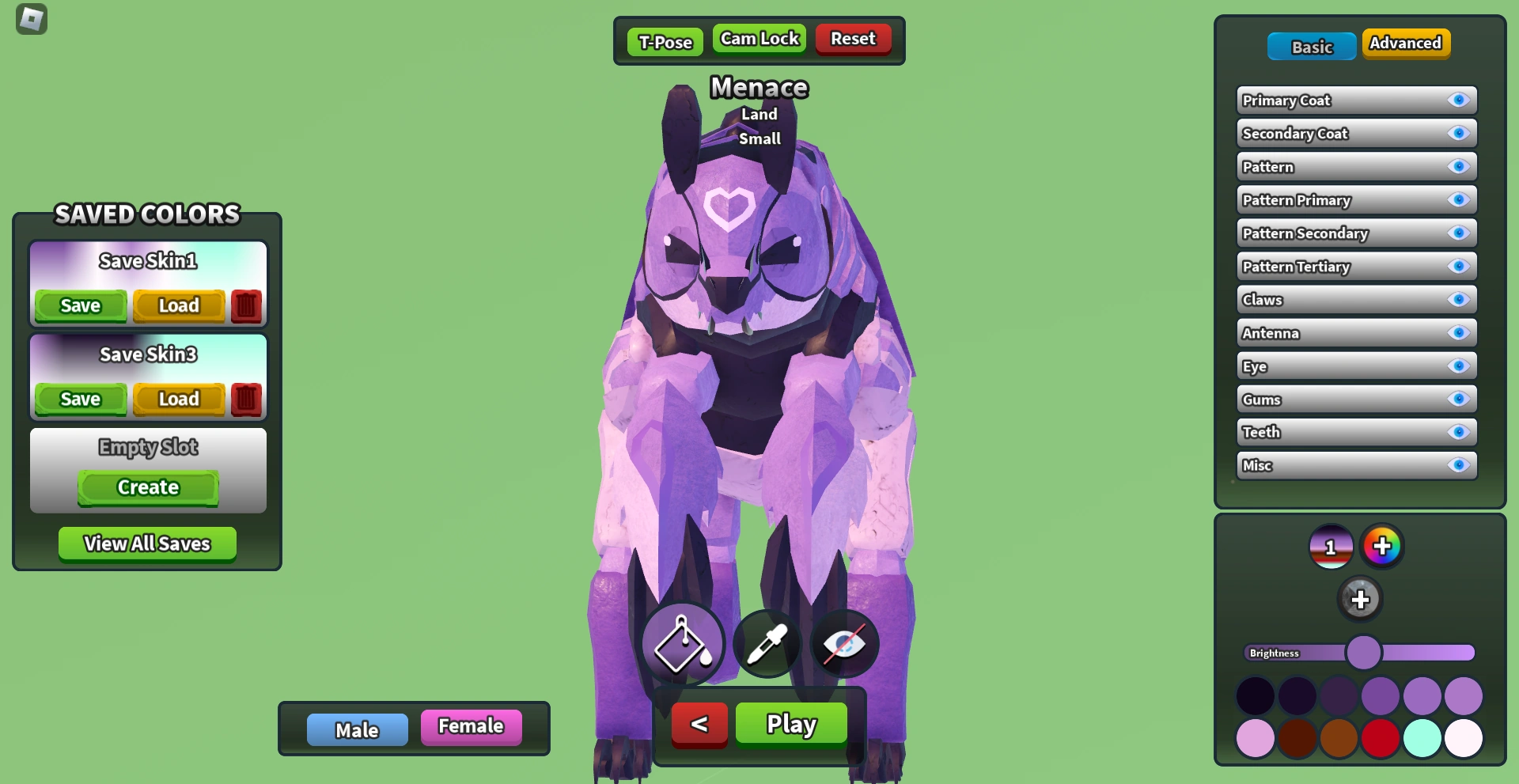Toggle visibility of the Primary Coat
This screenshot has width=1519, height=784.
click(x=1458, y=100)
